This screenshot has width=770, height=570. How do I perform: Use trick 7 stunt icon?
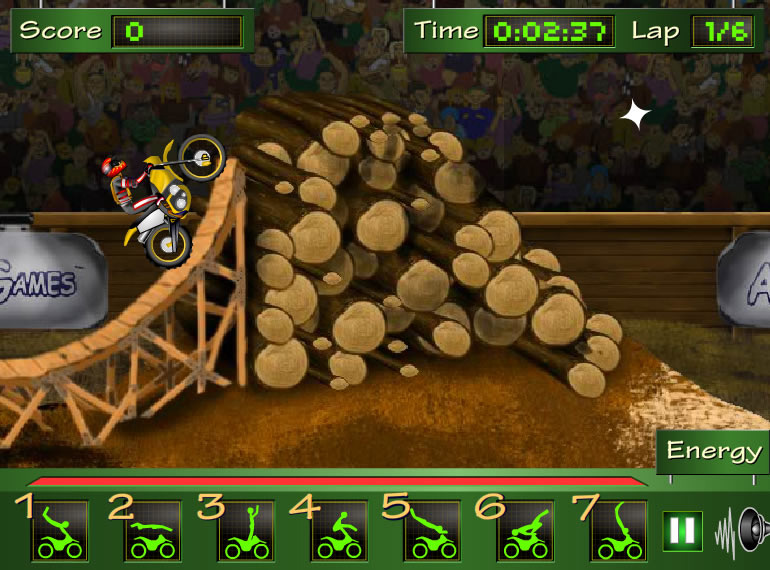pos(618,530)
